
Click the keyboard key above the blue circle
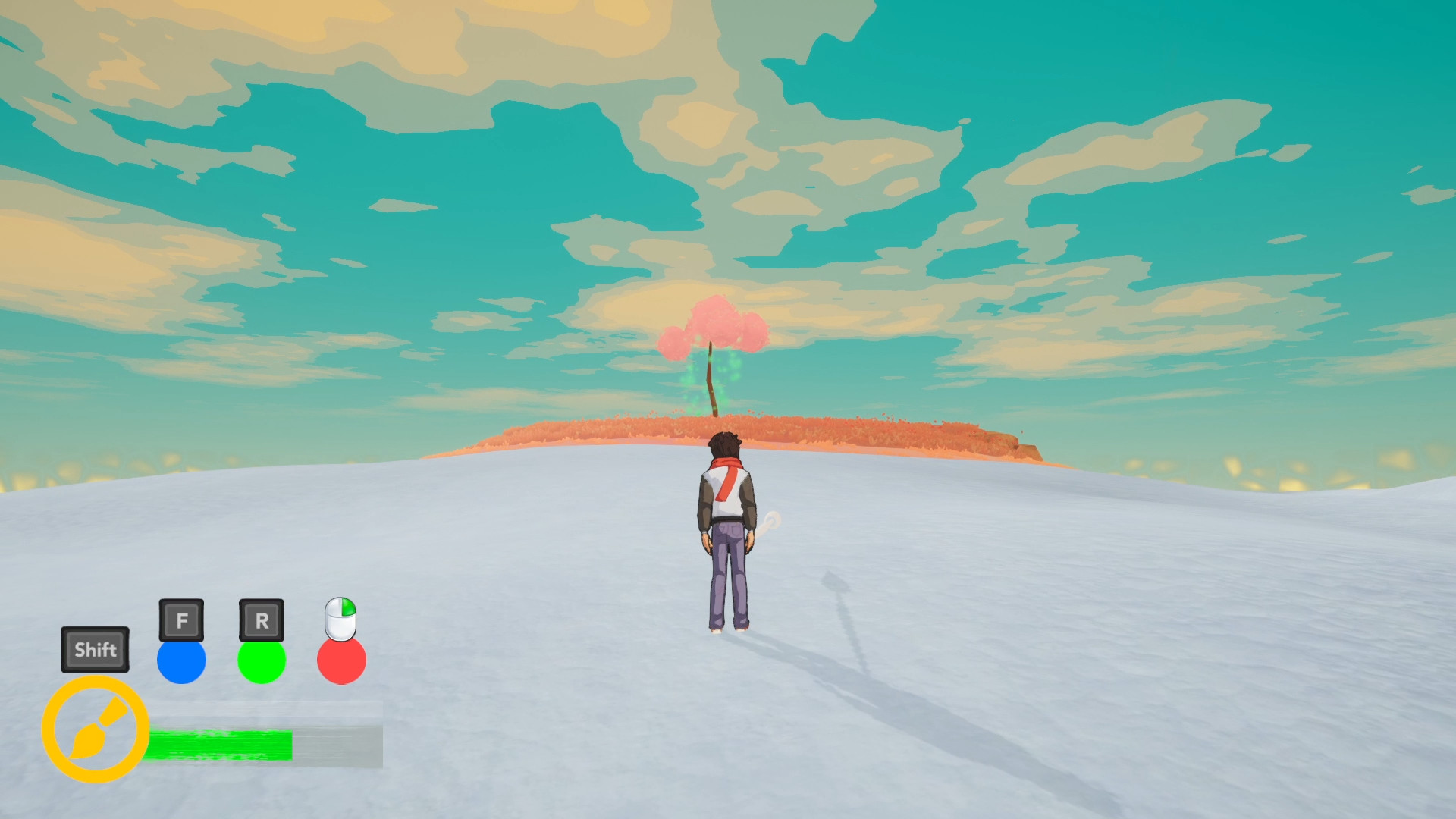(182, 618)
